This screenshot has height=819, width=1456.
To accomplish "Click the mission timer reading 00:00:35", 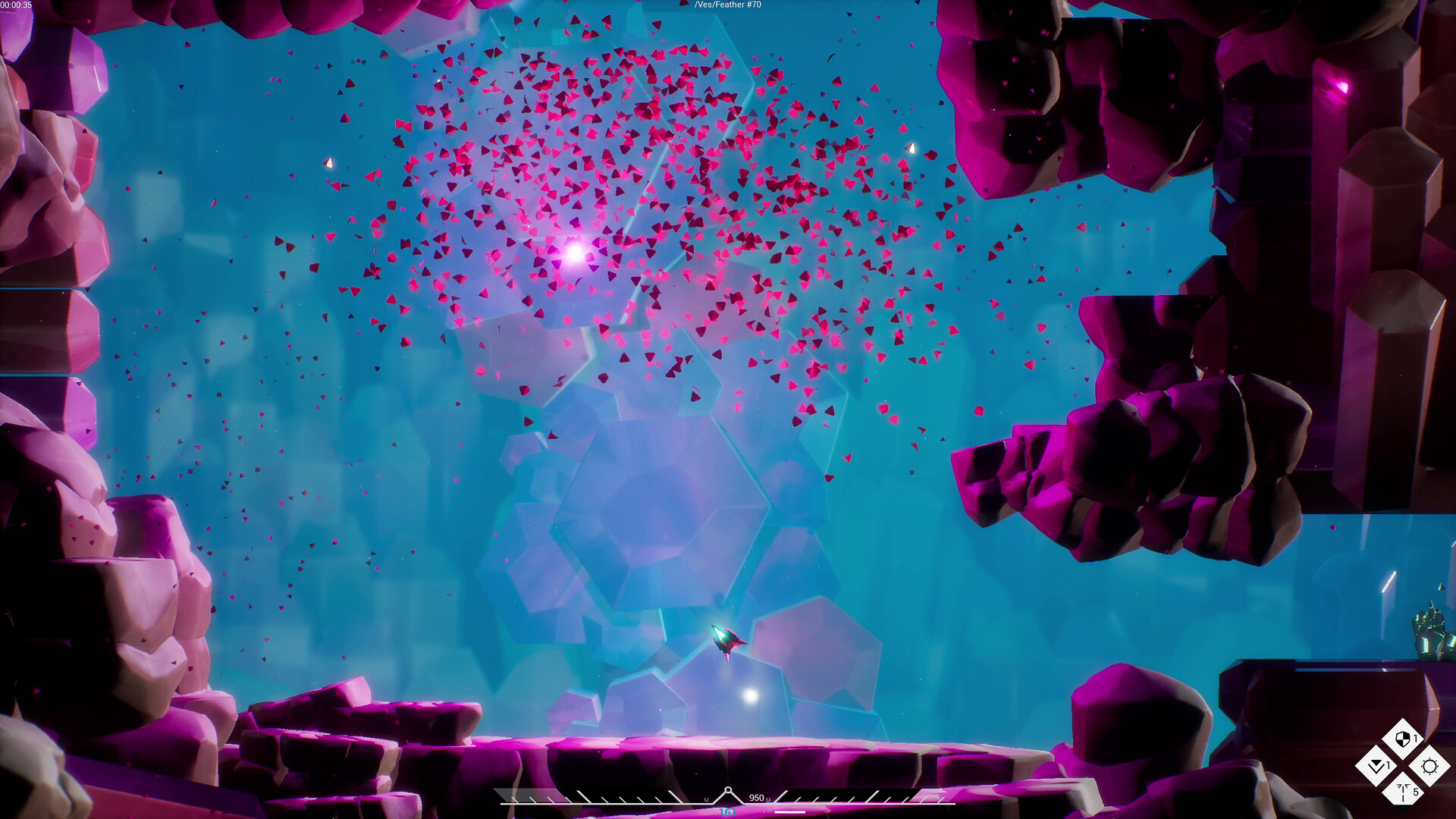I will [17, 6].
